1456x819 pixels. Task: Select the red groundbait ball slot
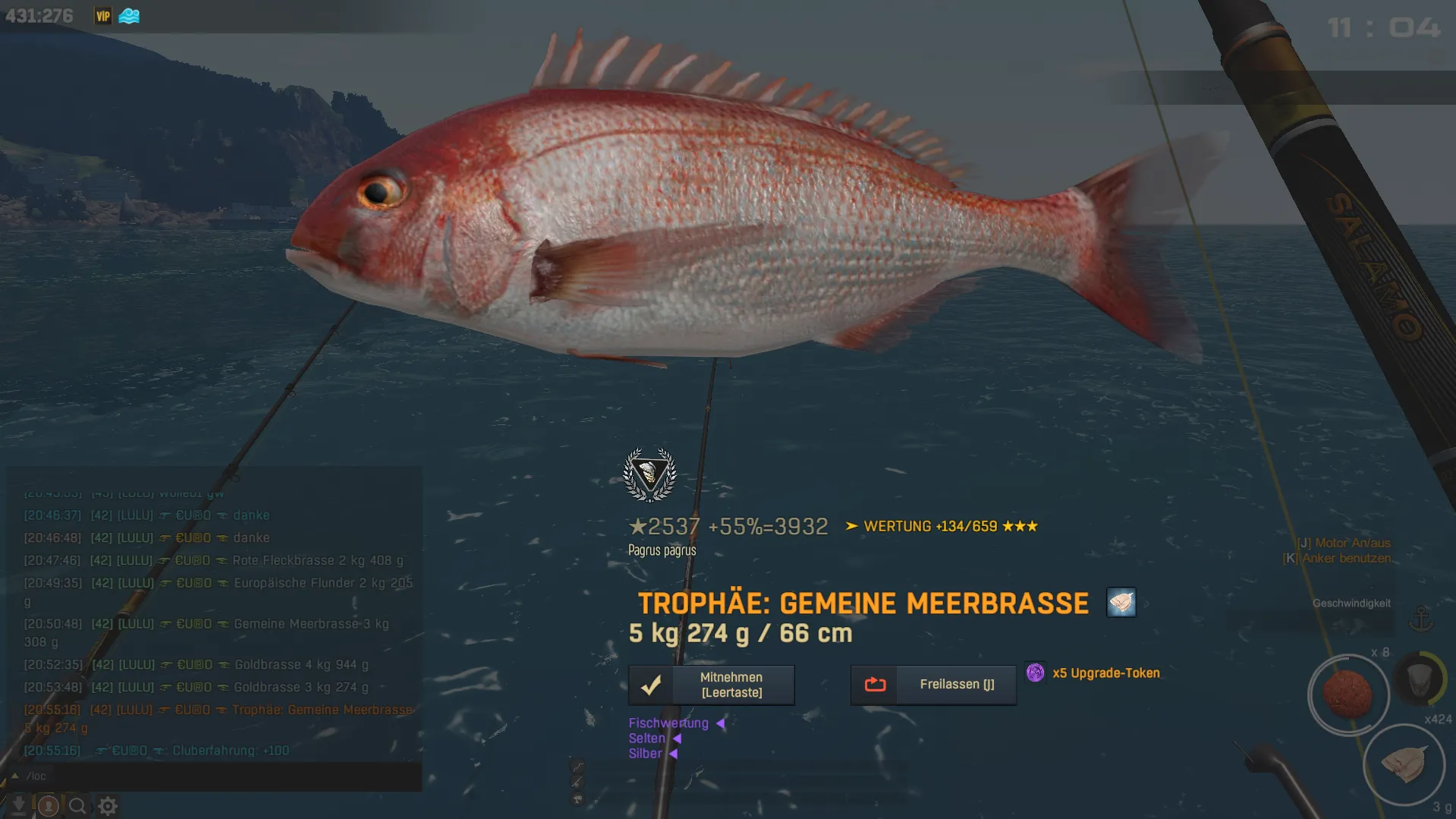click(x=1348, y=694)
